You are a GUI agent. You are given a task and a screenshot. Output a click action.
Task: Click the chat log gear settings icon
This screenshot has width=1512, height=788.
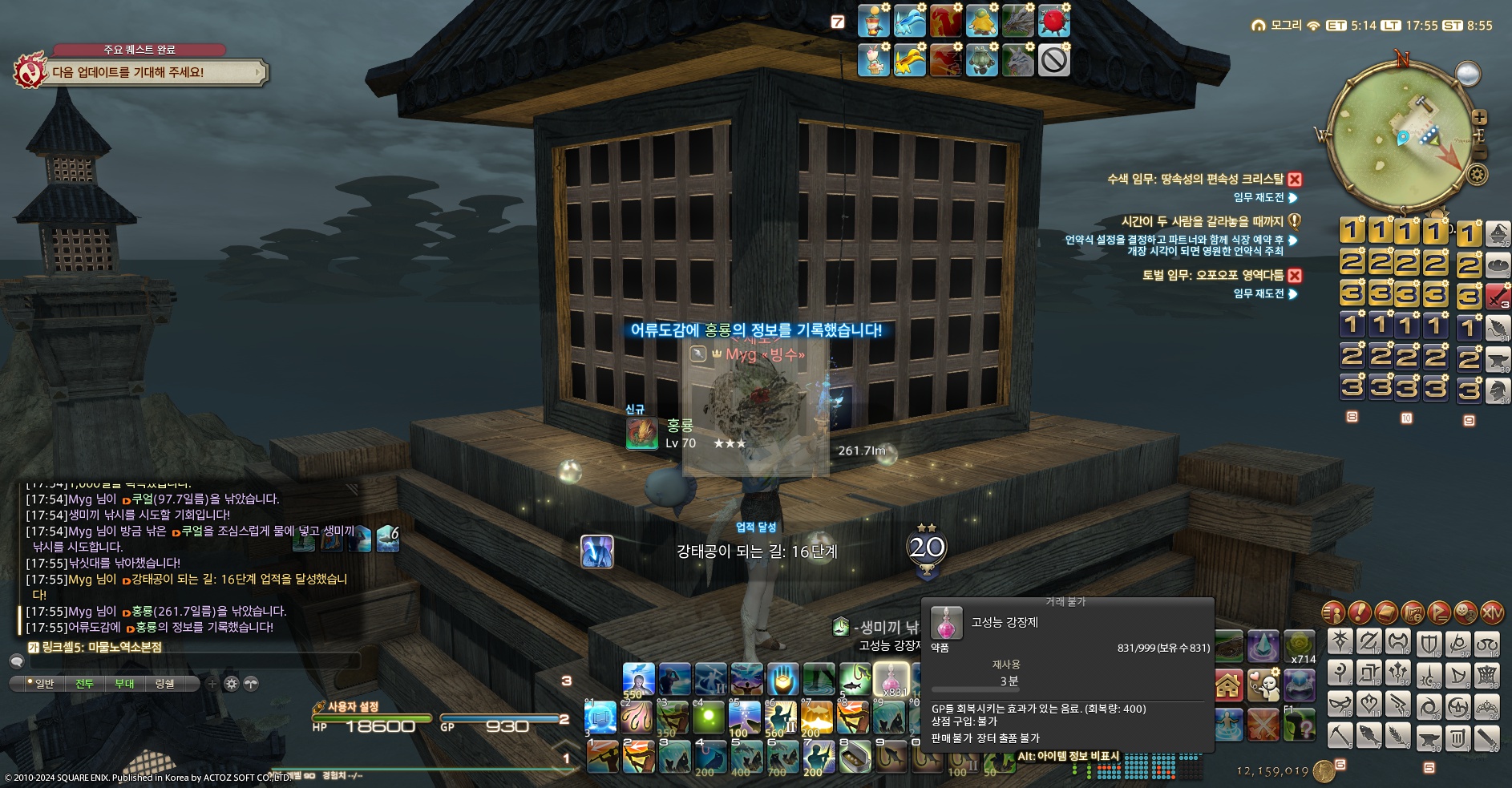point(232,684)
